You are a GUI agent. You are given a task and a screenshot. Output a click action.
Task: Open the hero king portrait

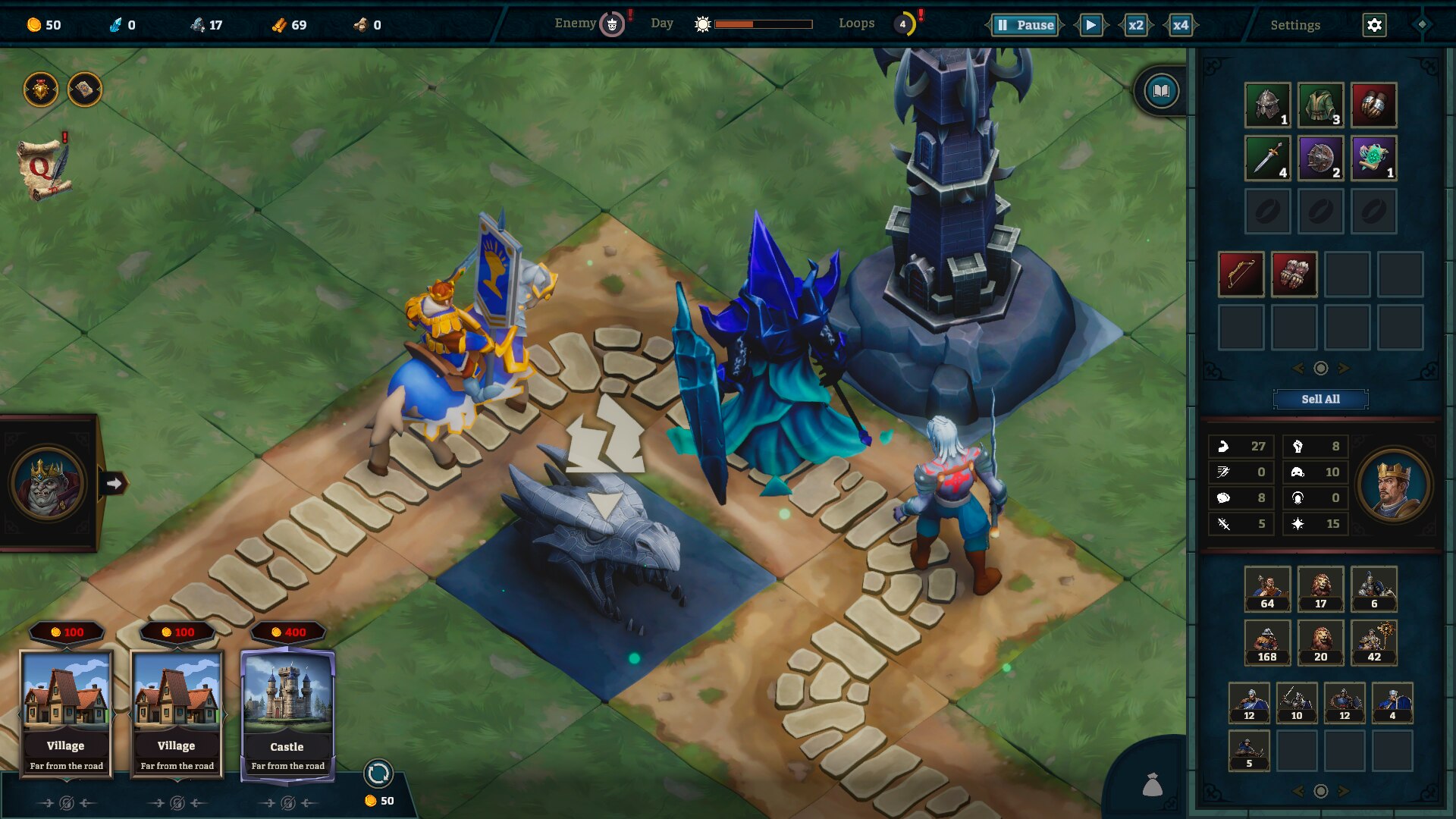pos(1393,485)
